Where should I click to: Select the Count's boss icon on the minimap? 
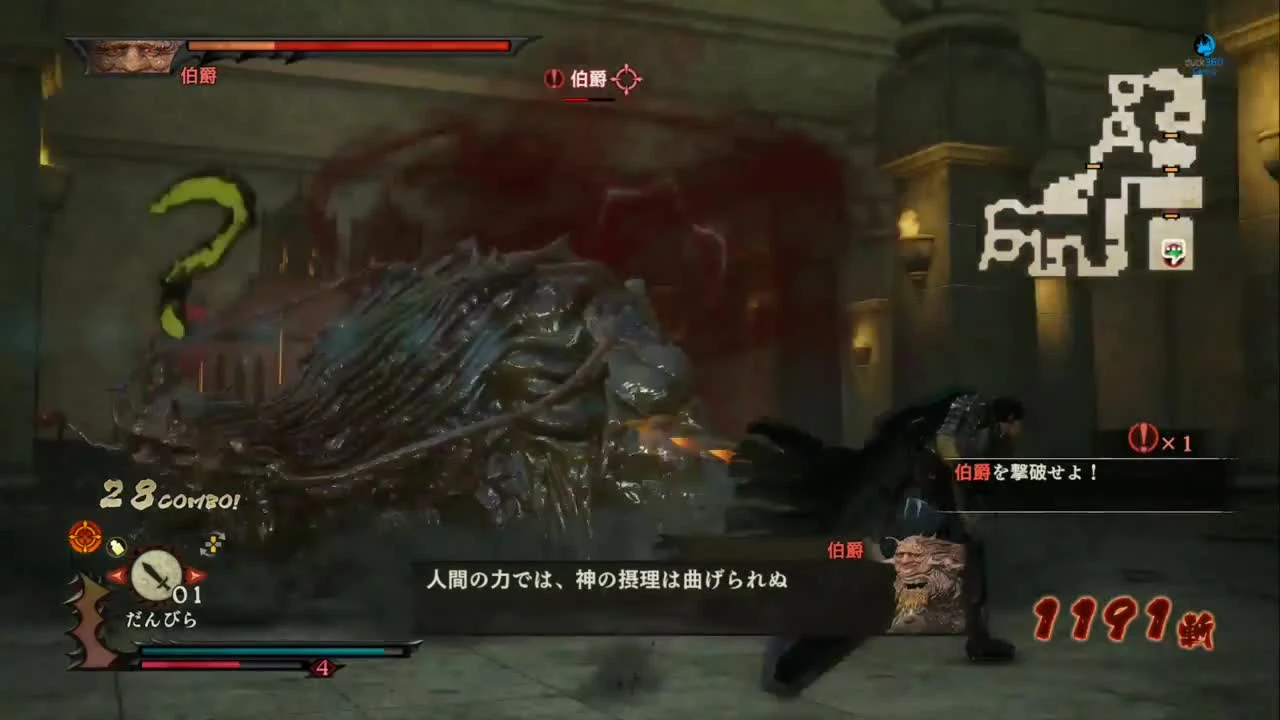click(x=1173, y=251)
